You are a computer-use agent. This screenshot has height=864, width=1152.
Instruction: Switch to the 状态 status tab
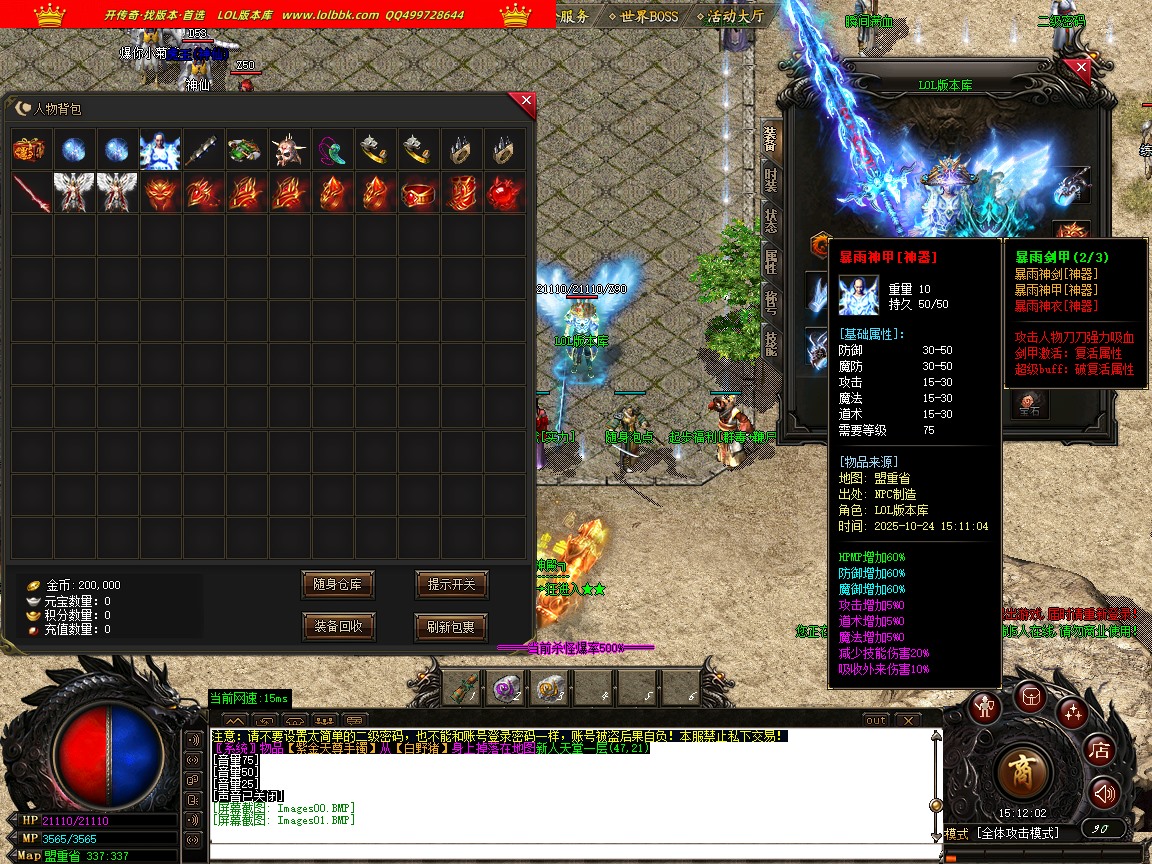(770, 221)
